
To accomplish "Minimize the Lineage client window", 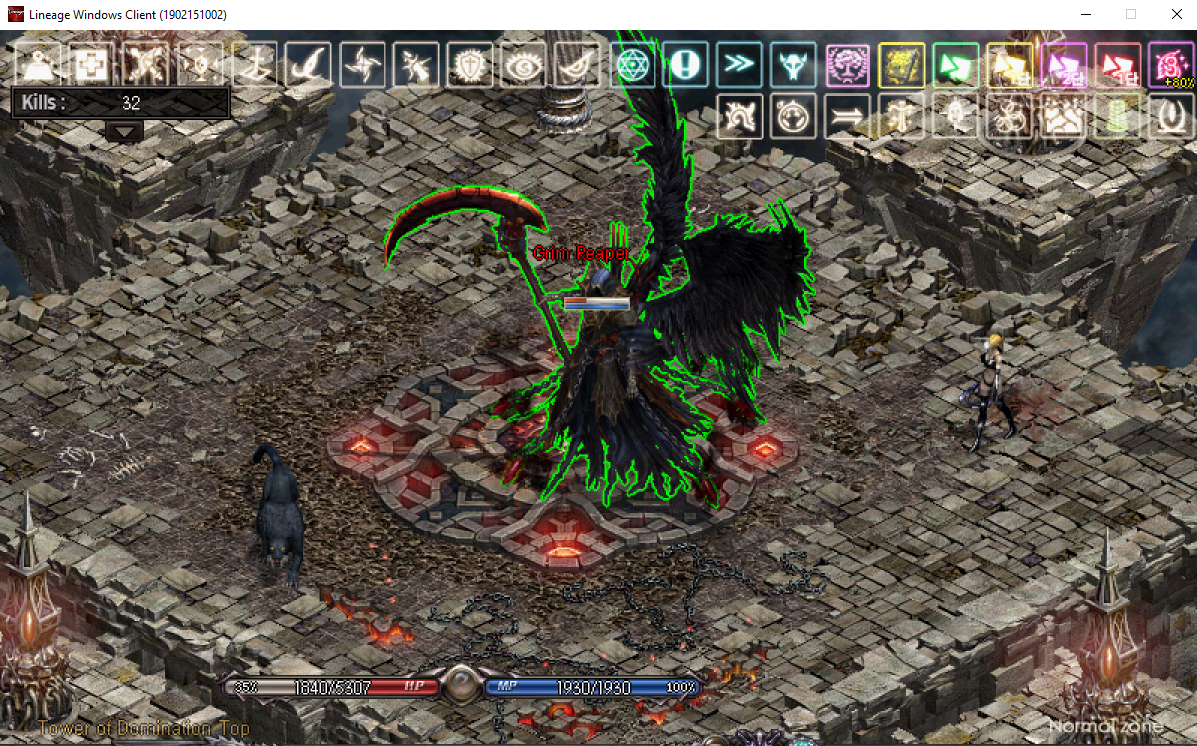I will (x=1085, y=14).
